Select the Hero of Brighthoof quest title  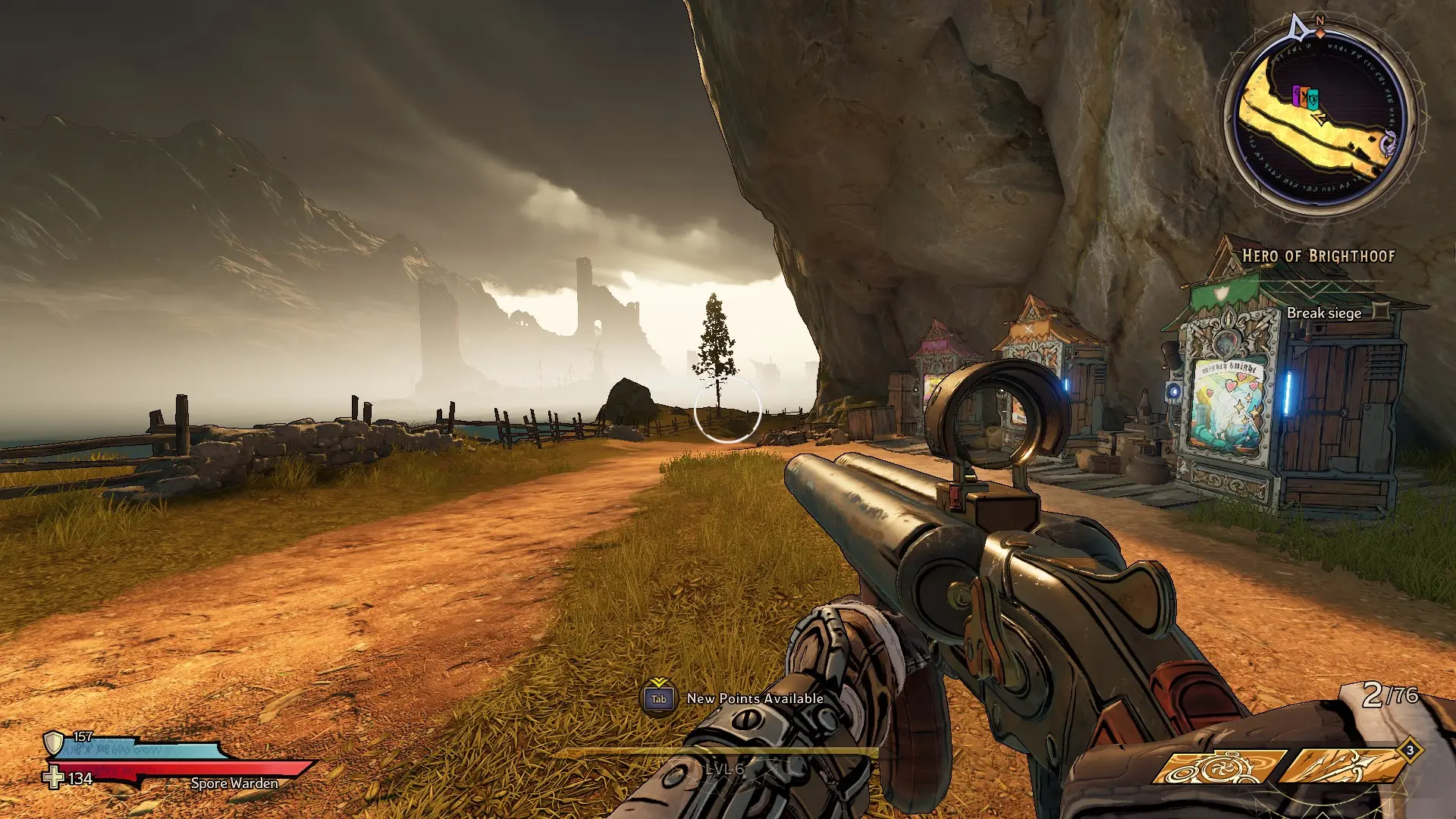point(1318,256)
